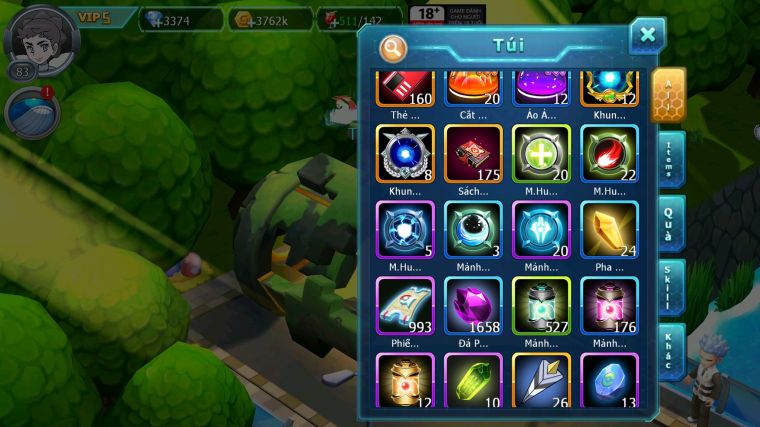Select the yellow Pha crystal item

click(x=609, y=230)
